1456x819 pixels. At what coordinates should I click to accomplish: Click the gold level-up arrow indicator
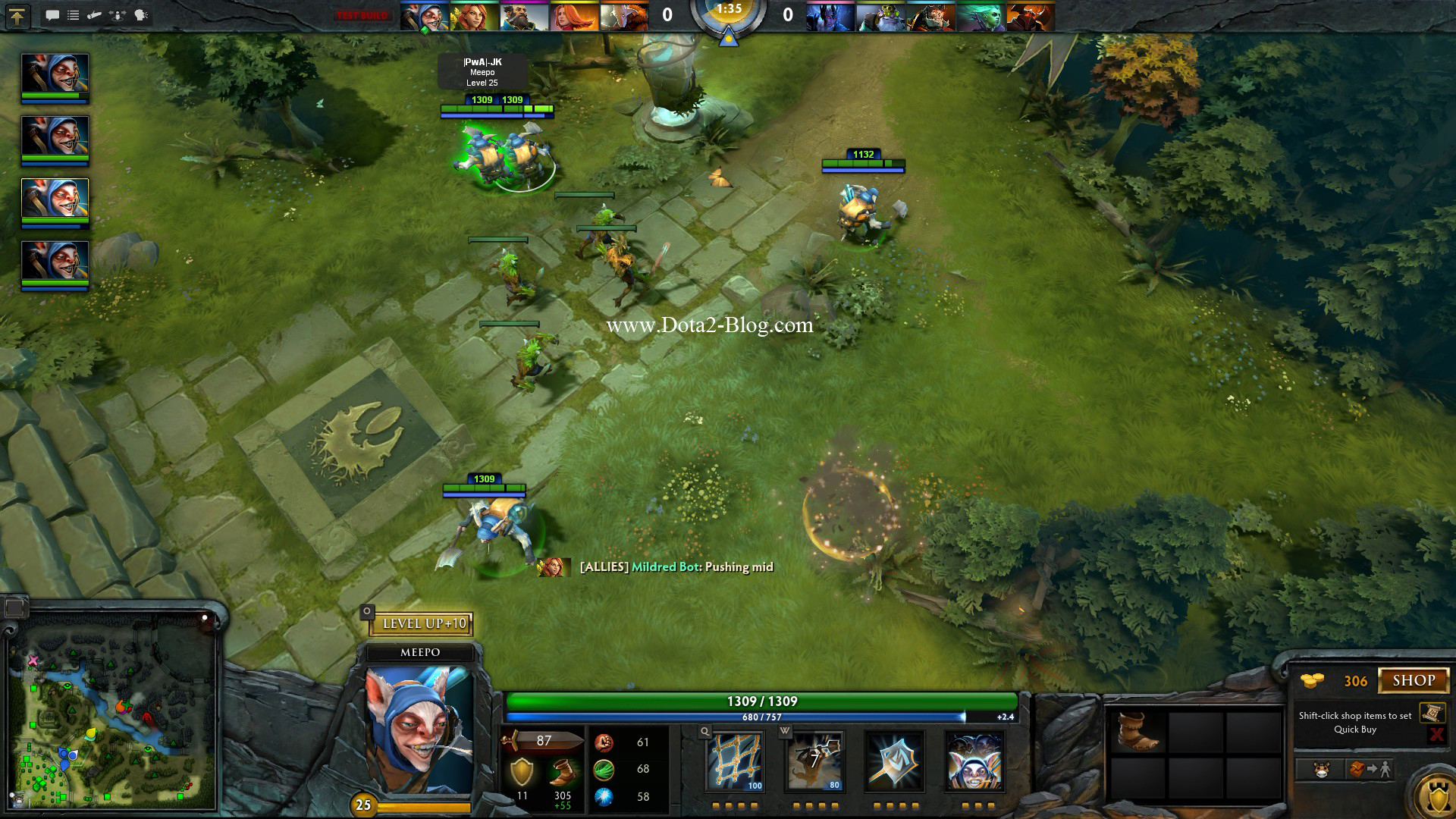coord(17,15)
